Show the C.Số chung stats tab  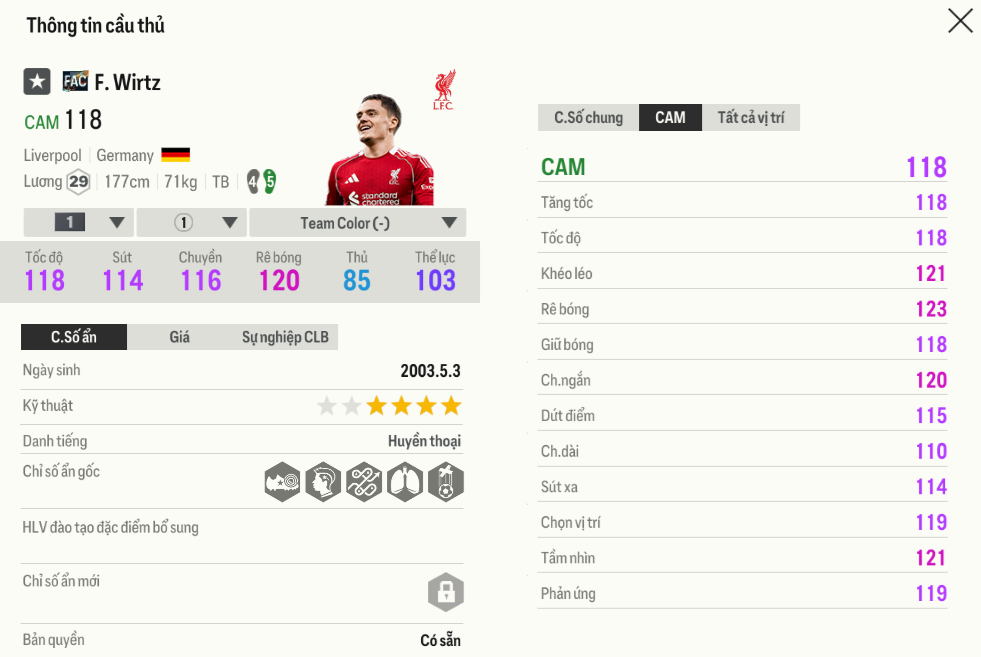coord(588,117)
